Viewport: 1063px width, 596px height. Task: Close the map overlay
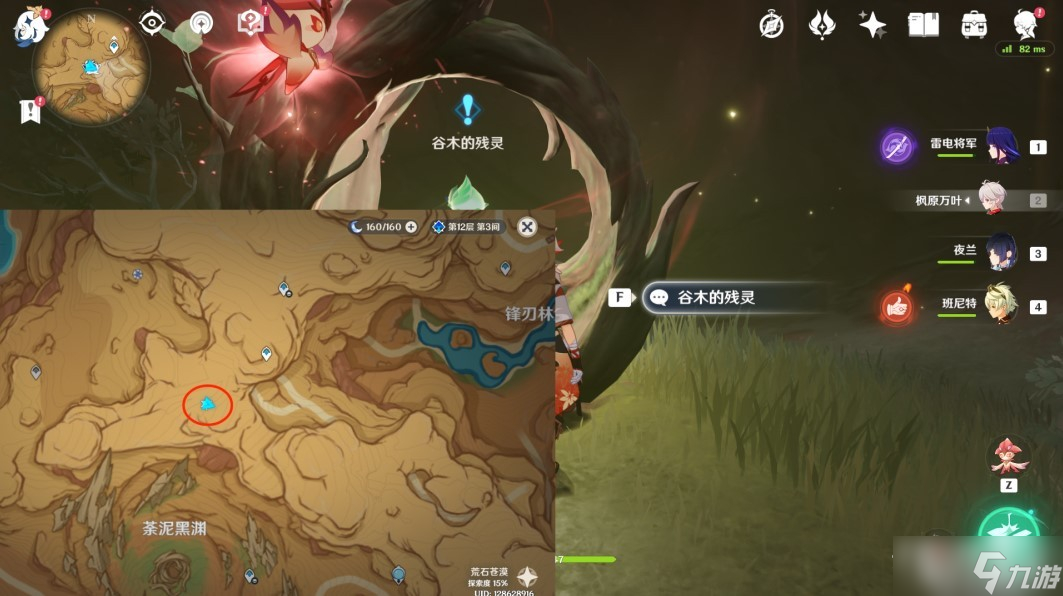(527, 227)
